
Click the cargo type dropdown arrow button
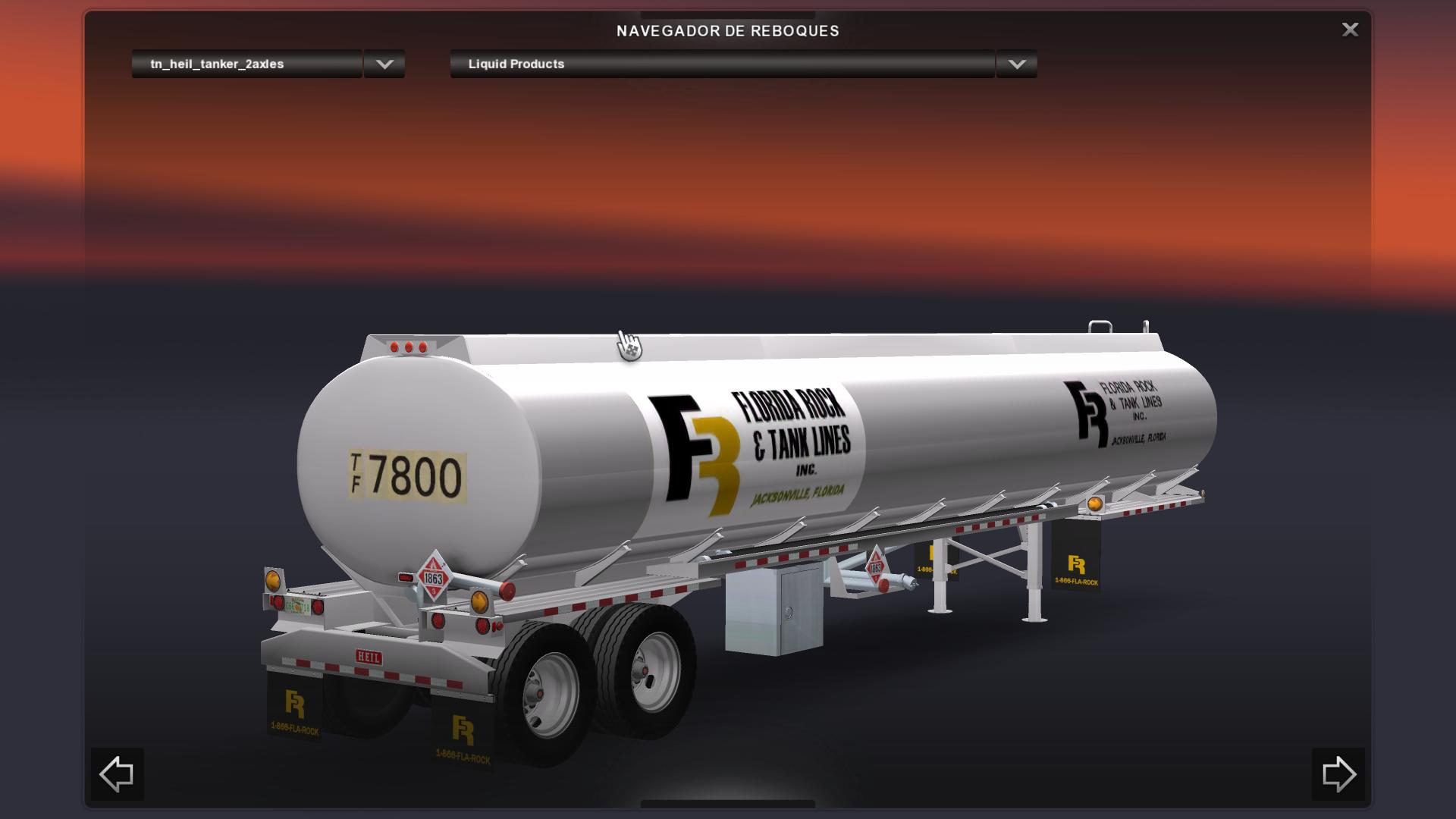click(x=1017, y=64)
